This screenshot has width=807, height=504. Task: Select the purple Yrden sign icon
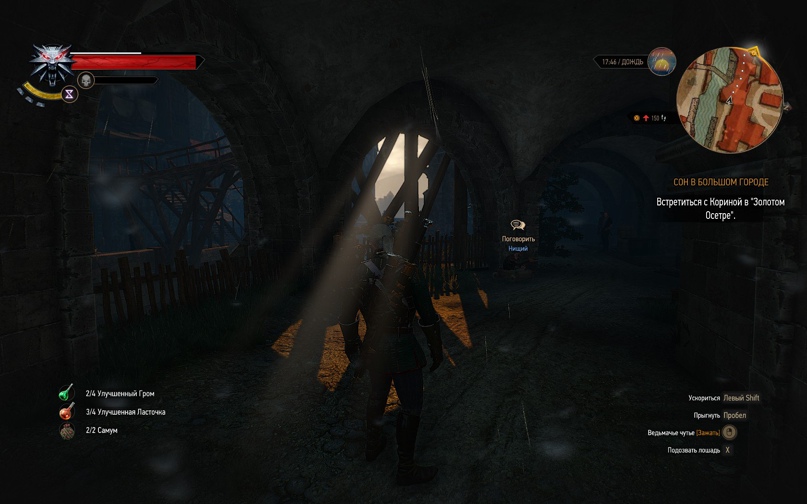pyautogui.click(x=70, y=94)
